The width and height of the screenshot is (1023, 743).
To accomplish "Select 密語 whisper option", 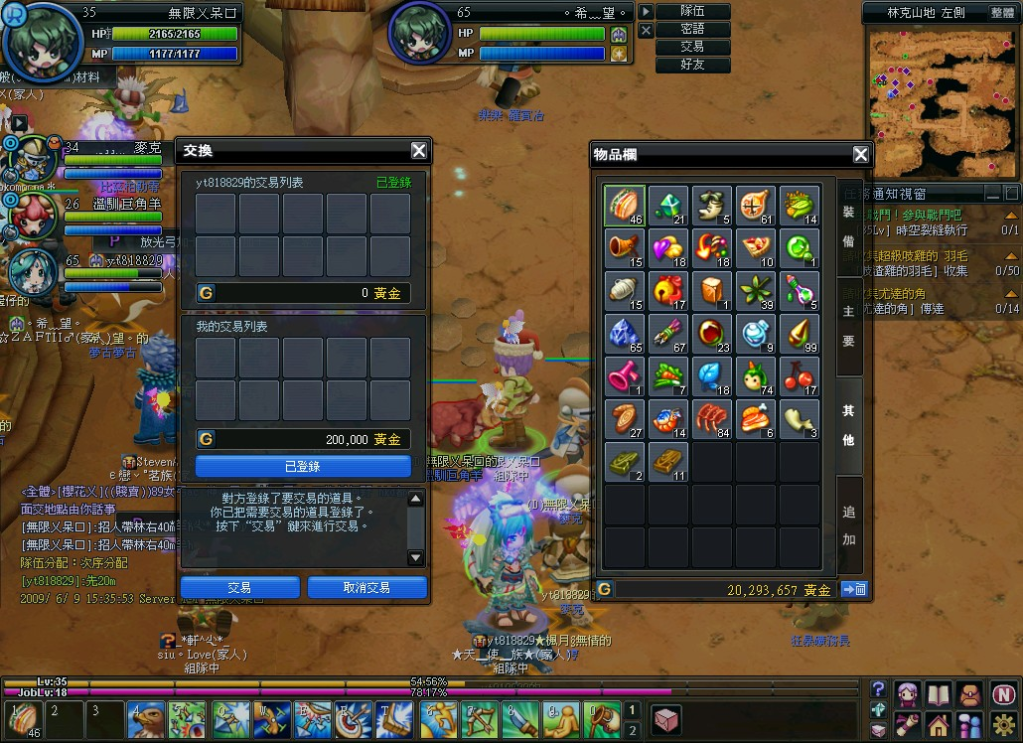I will click(692, 29).
